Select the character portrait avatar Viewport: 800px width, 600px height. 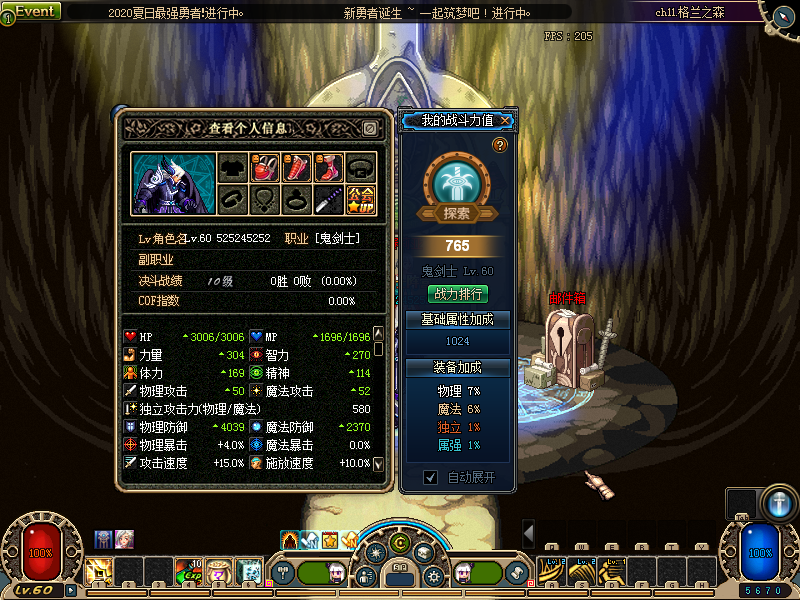pos(169,183)
